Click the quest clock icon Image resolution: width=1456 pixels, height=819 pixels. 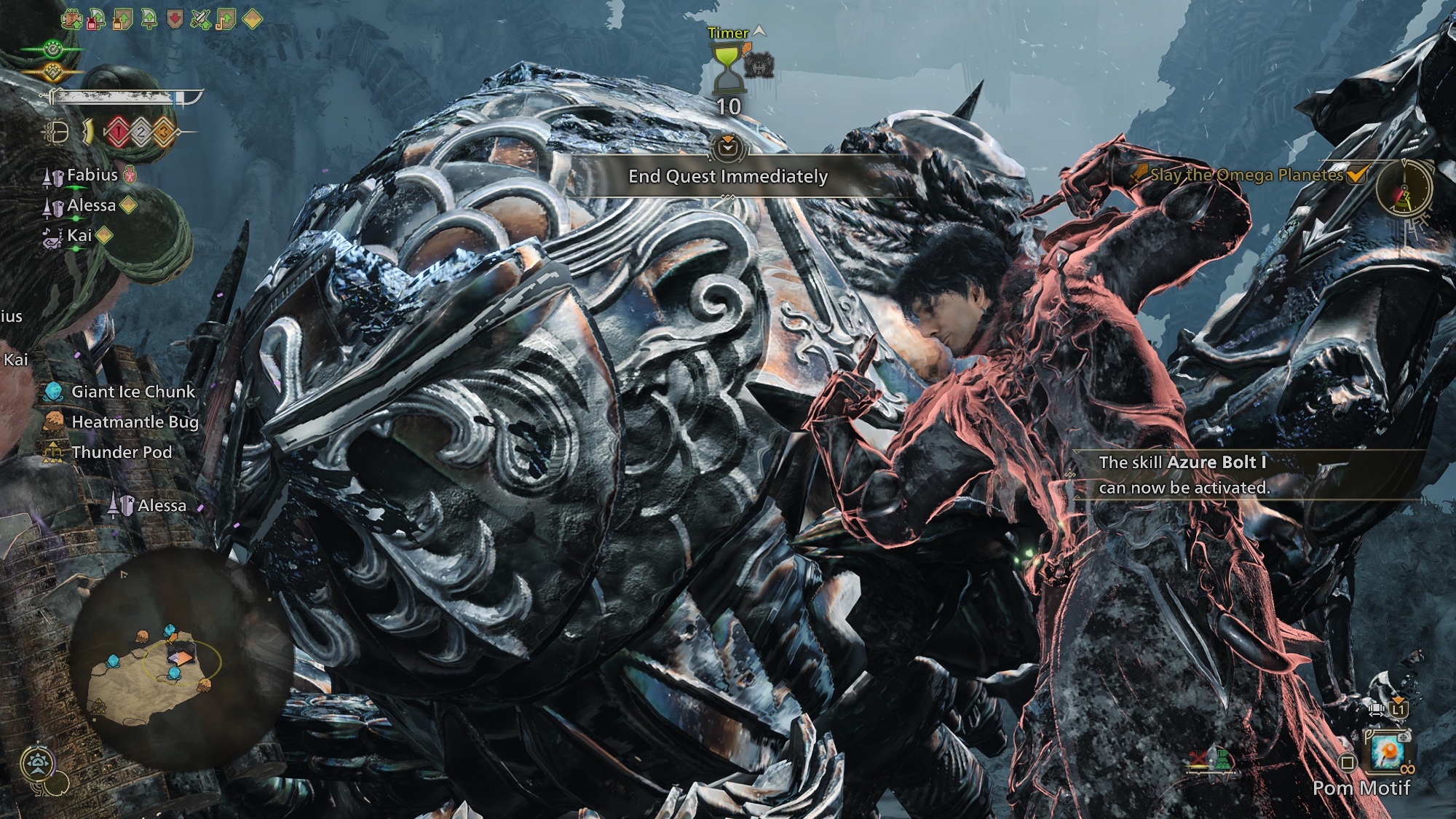point(1403,190)
